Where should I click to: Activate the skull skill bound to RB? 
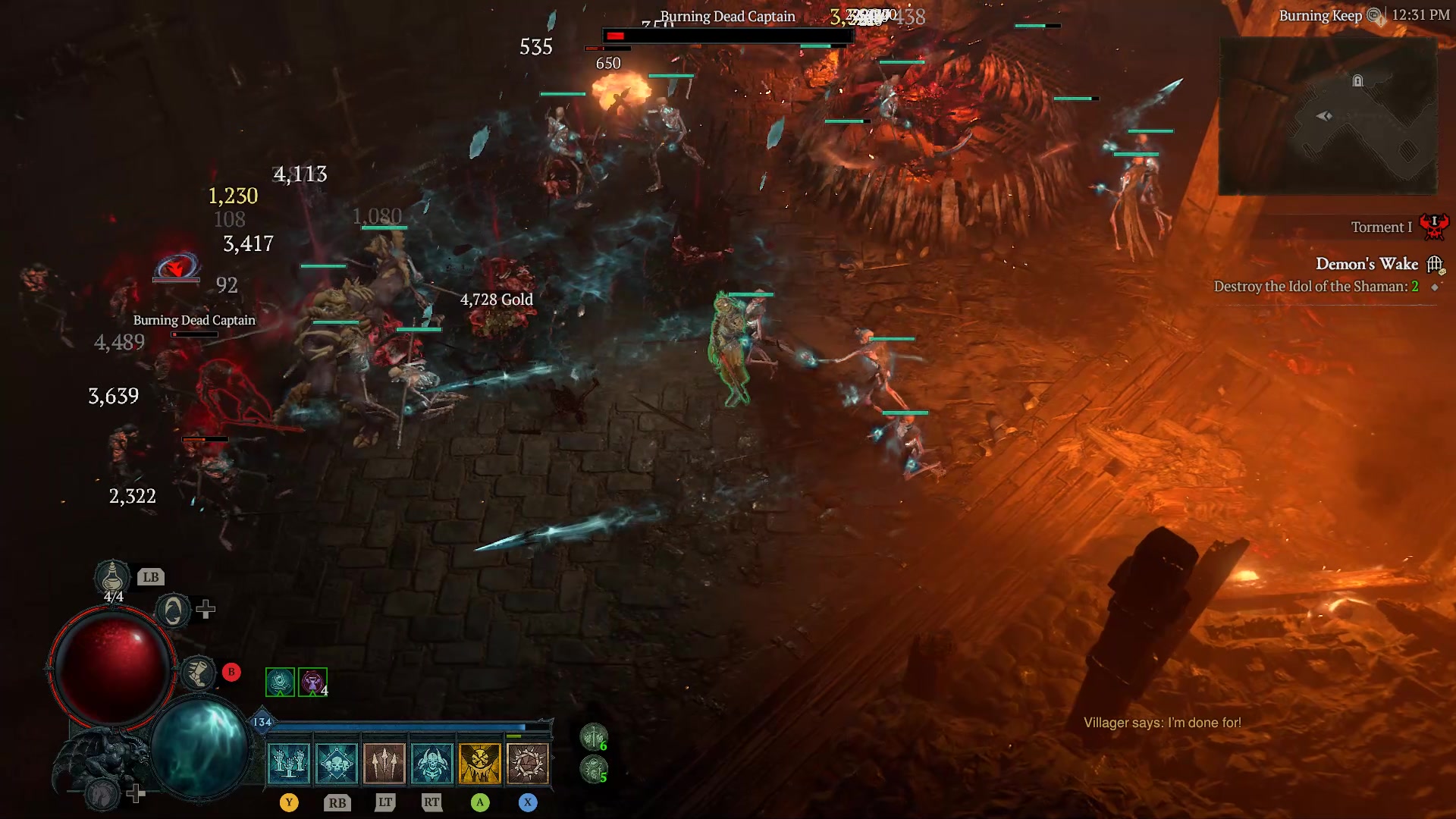click(337, 762)
